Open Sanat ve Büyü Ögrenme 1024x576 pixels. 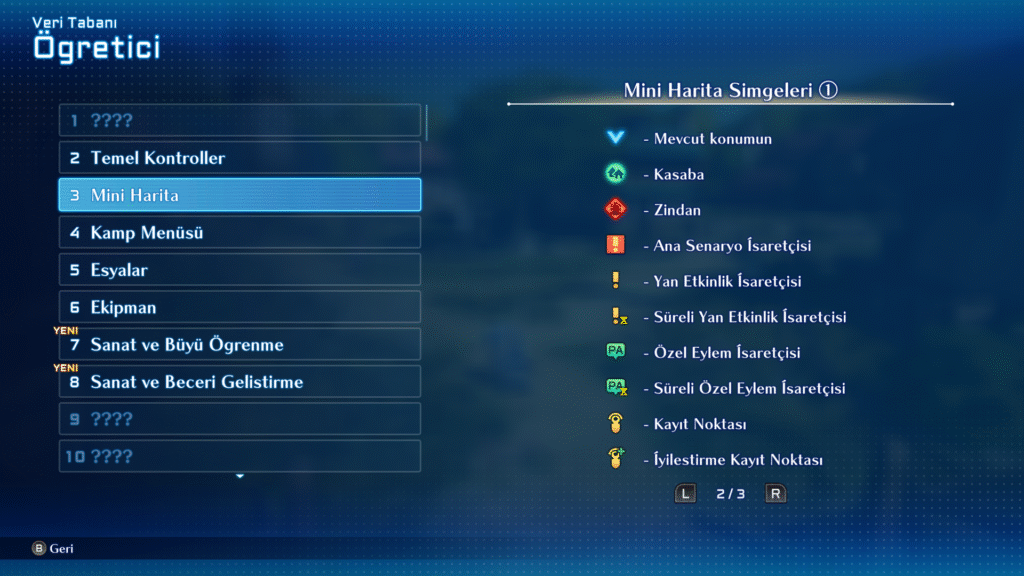click(x=240, y=345)
